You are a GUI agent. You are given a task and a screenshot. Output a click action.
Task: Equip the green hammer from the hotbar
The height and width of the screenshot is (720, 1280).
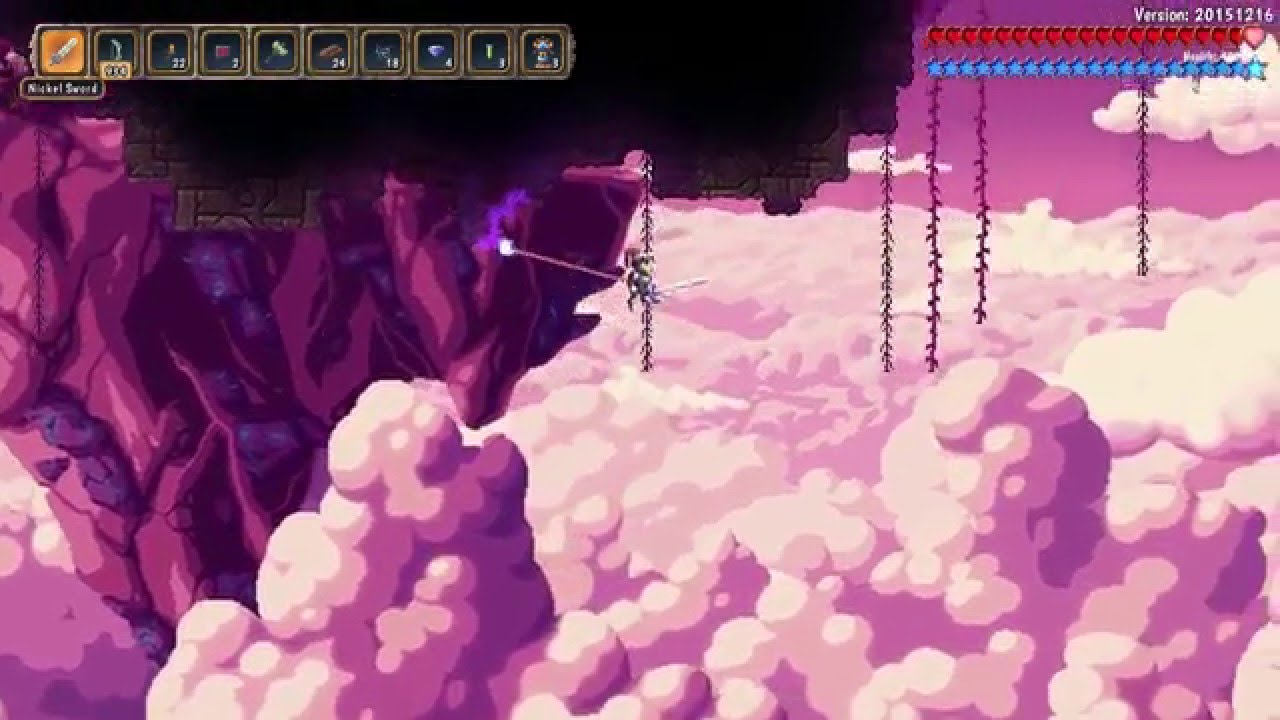276,51
